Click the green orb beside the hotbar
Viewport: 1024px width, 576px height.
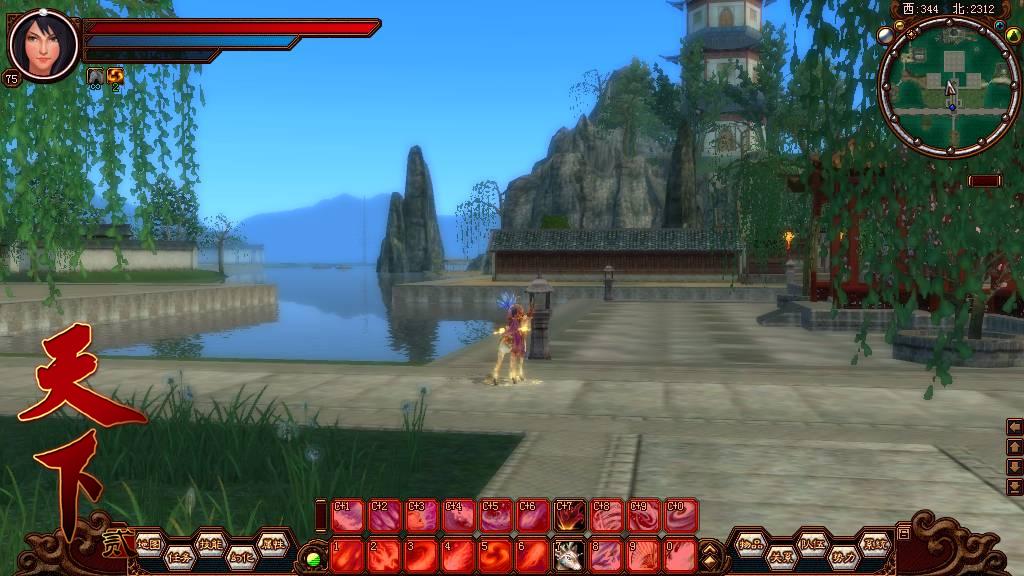click(x=314, y=558)
